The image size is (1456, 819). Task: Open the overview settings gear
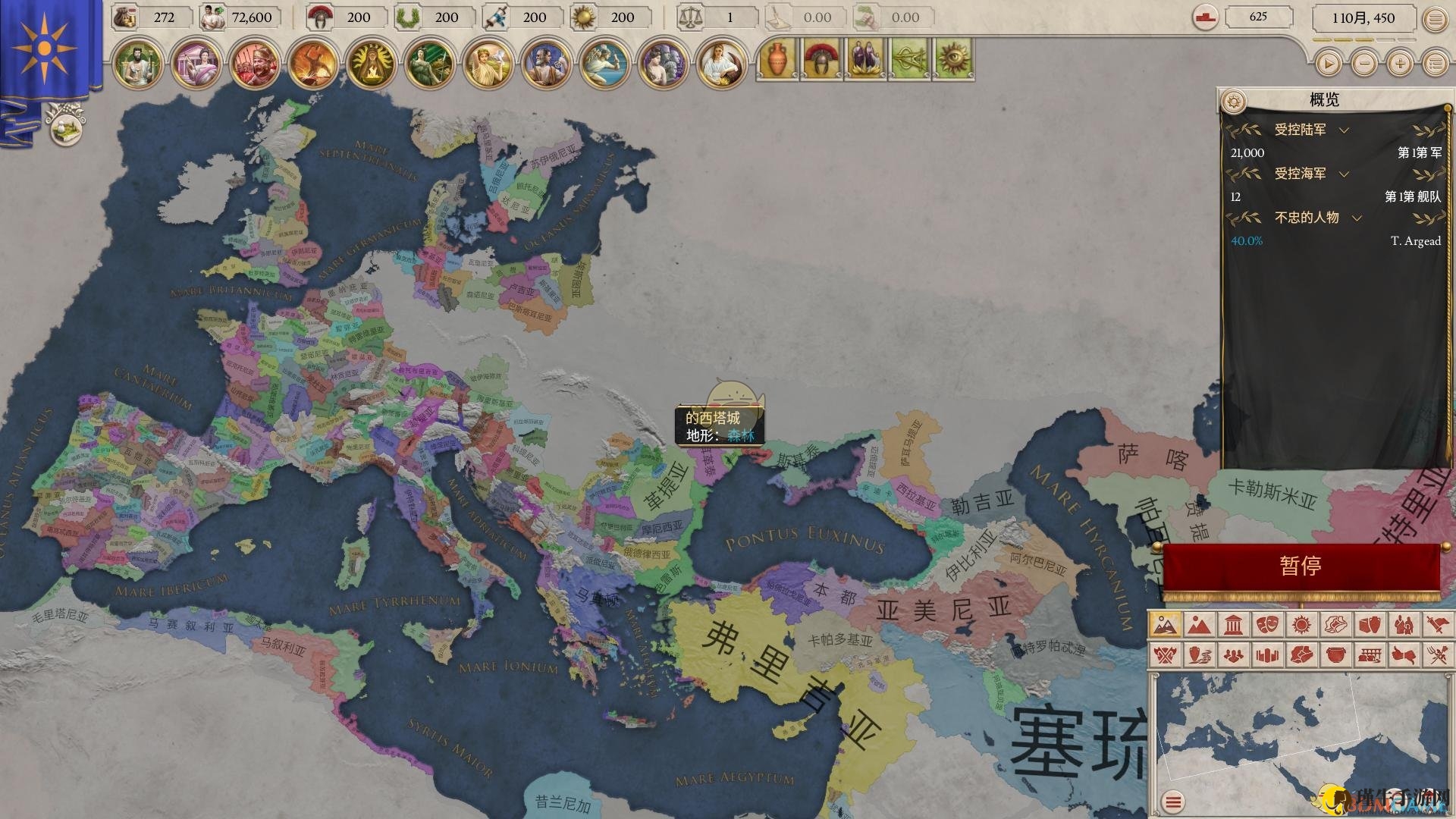click(x=1235, y=101)
